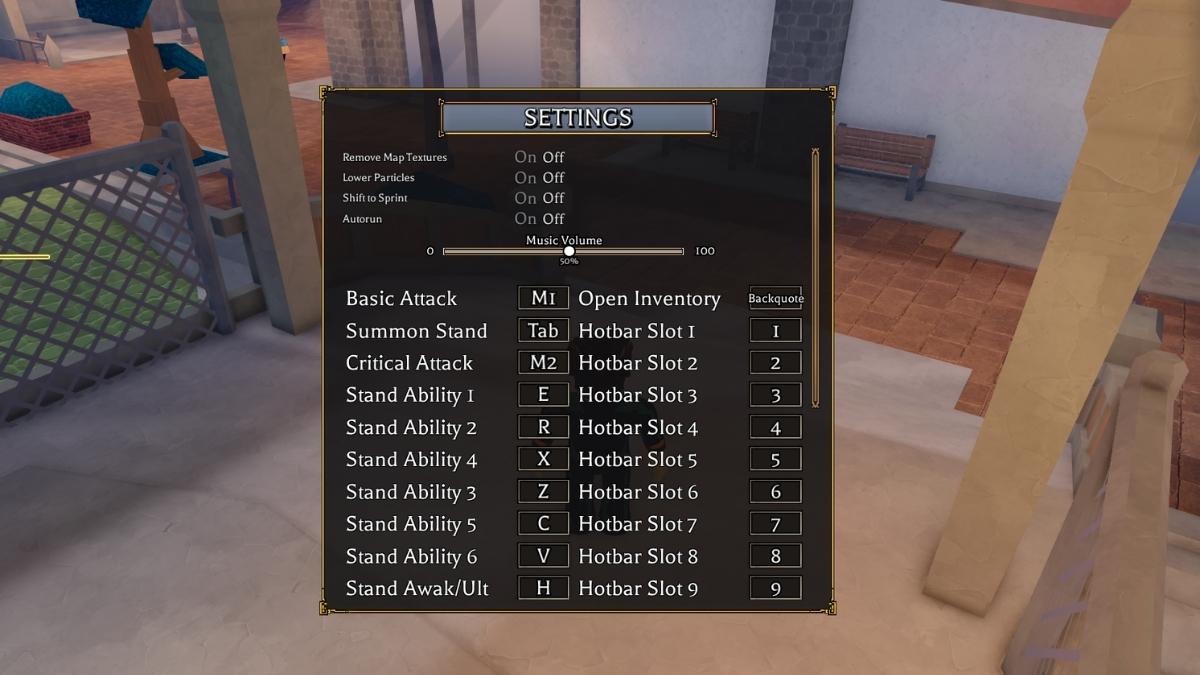This screenshot has height=675, width=1200.
Task: Click the Music Volume slider handle
Action: pos(569,251)
